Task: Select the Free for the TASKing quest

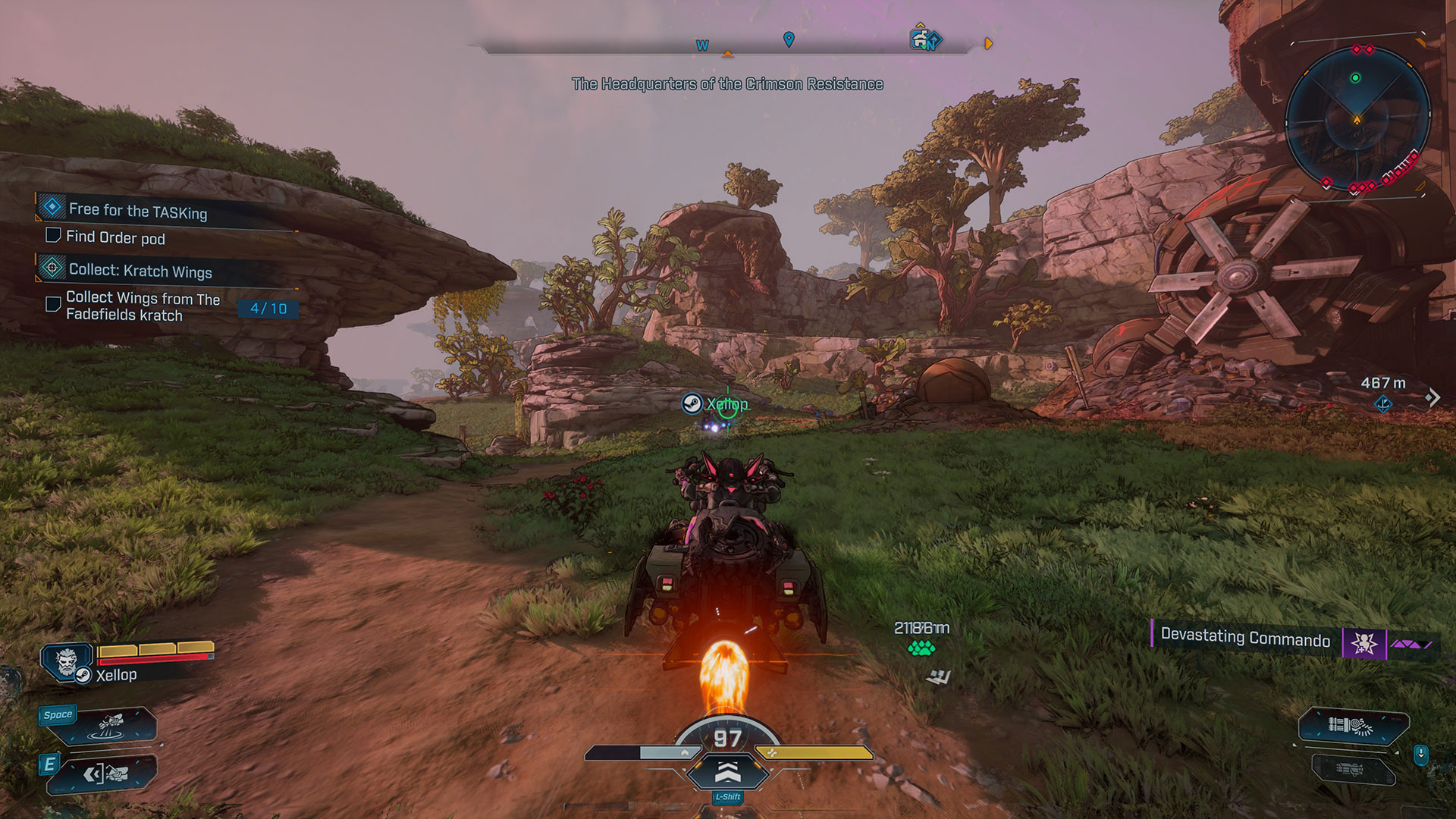Action: (x=137, y=210)
